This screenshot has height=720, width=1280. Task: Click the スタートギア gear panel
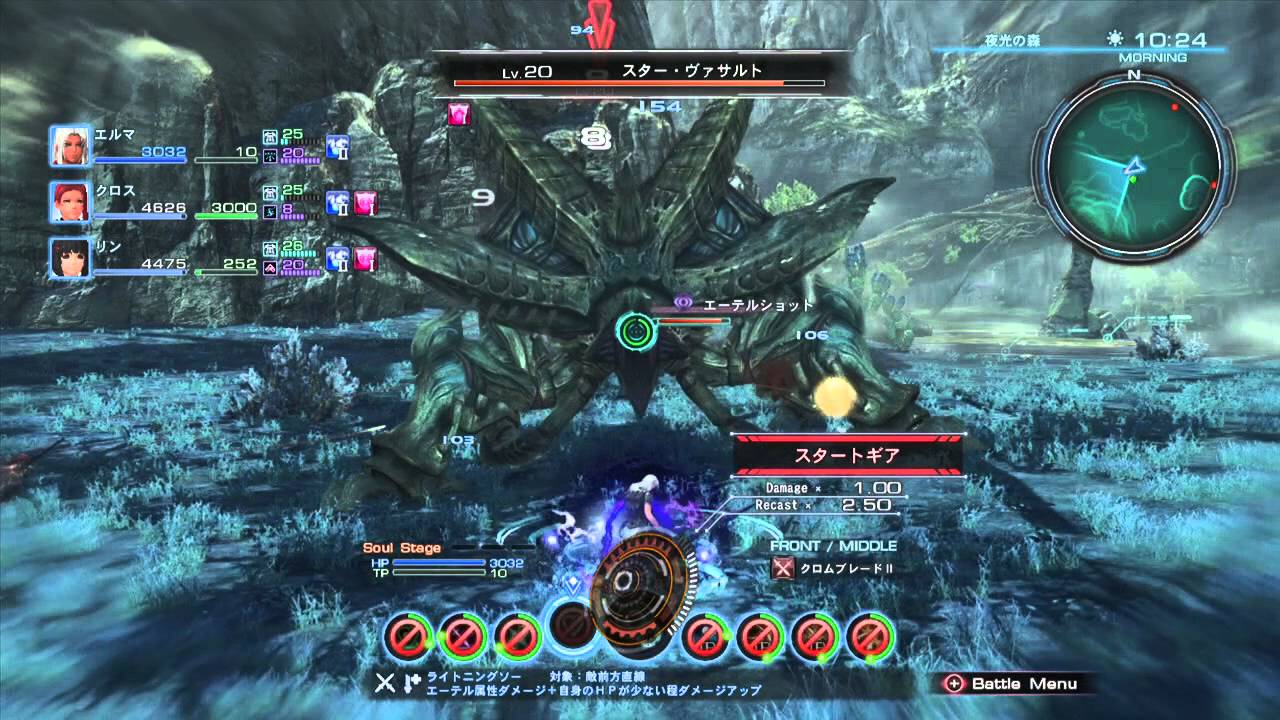[847, 455]
